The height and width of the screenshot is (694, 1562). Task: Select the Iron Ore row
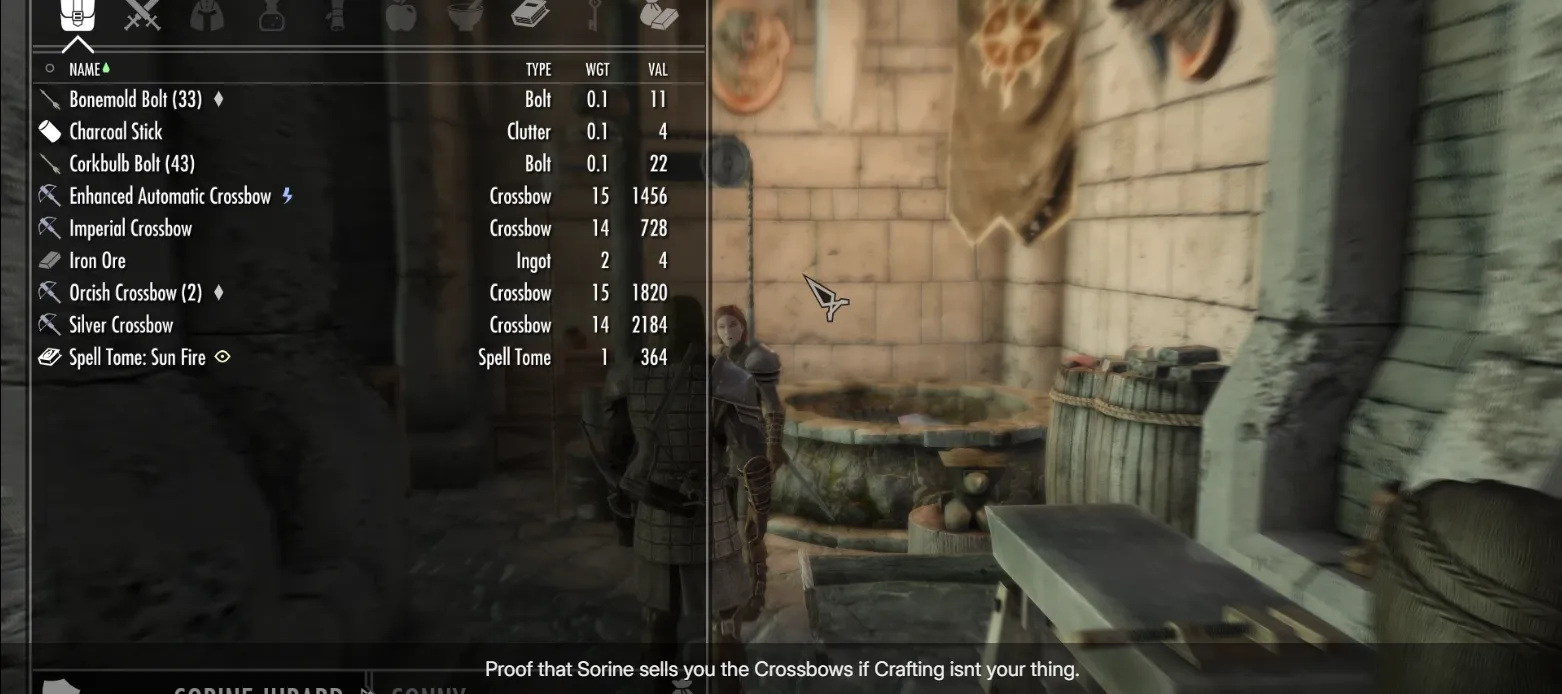coord(97,261)
